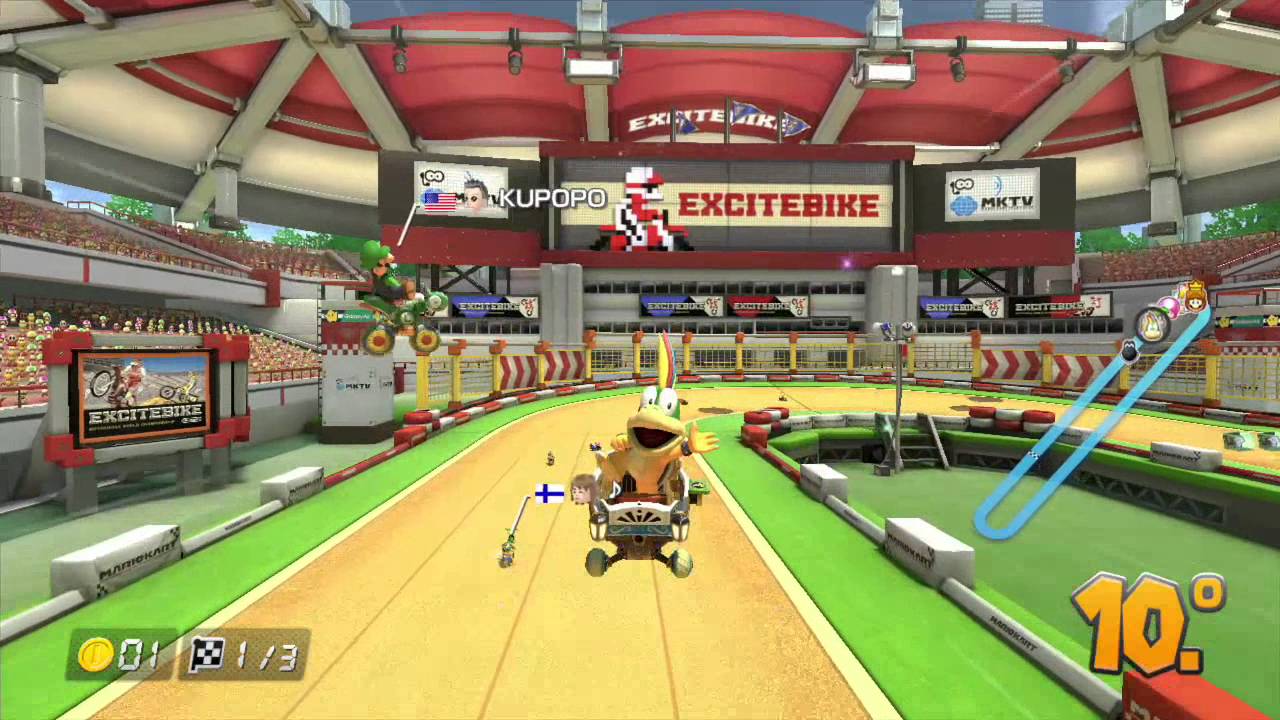Click the circled player icon on the minimap
1280x720 pixels.
click(1153, 324)
